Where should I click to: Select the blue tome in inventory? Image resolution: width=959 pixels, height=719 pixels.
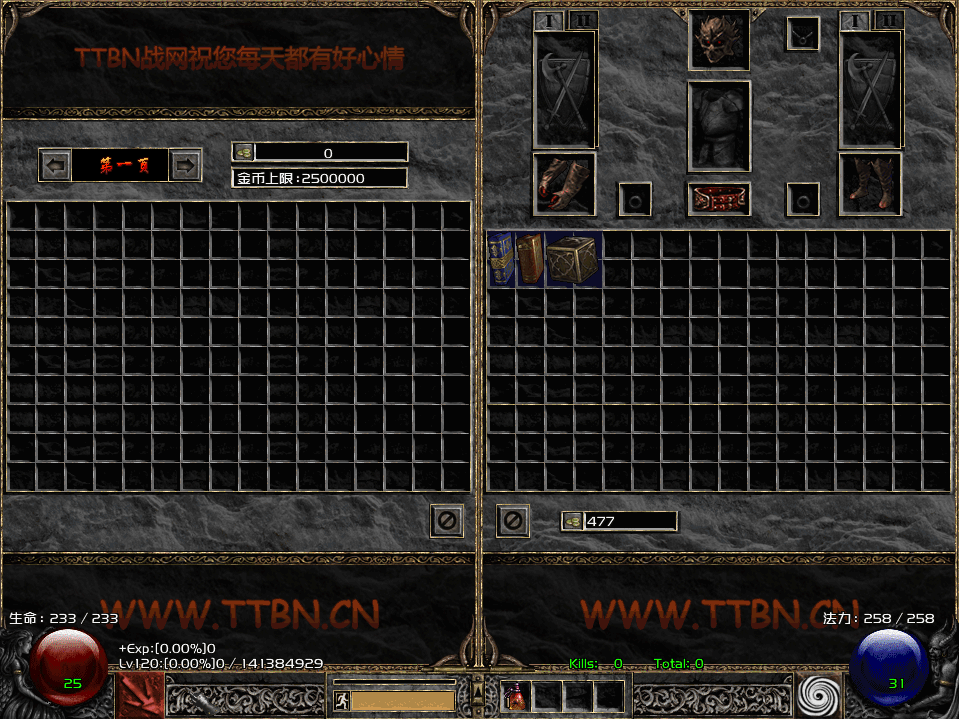click(502, 260)
